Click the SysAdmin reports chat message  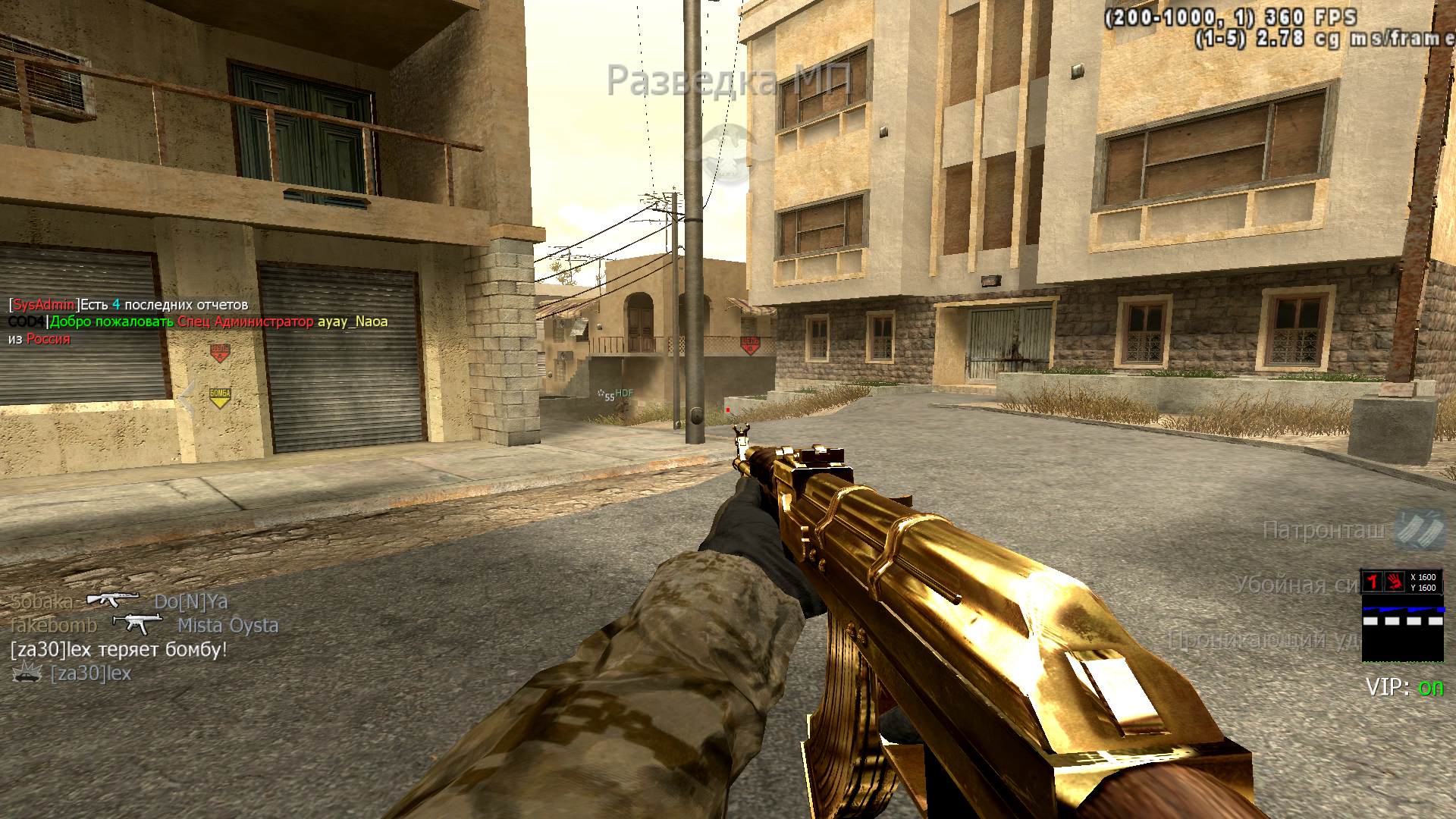[x=128, y=305]
